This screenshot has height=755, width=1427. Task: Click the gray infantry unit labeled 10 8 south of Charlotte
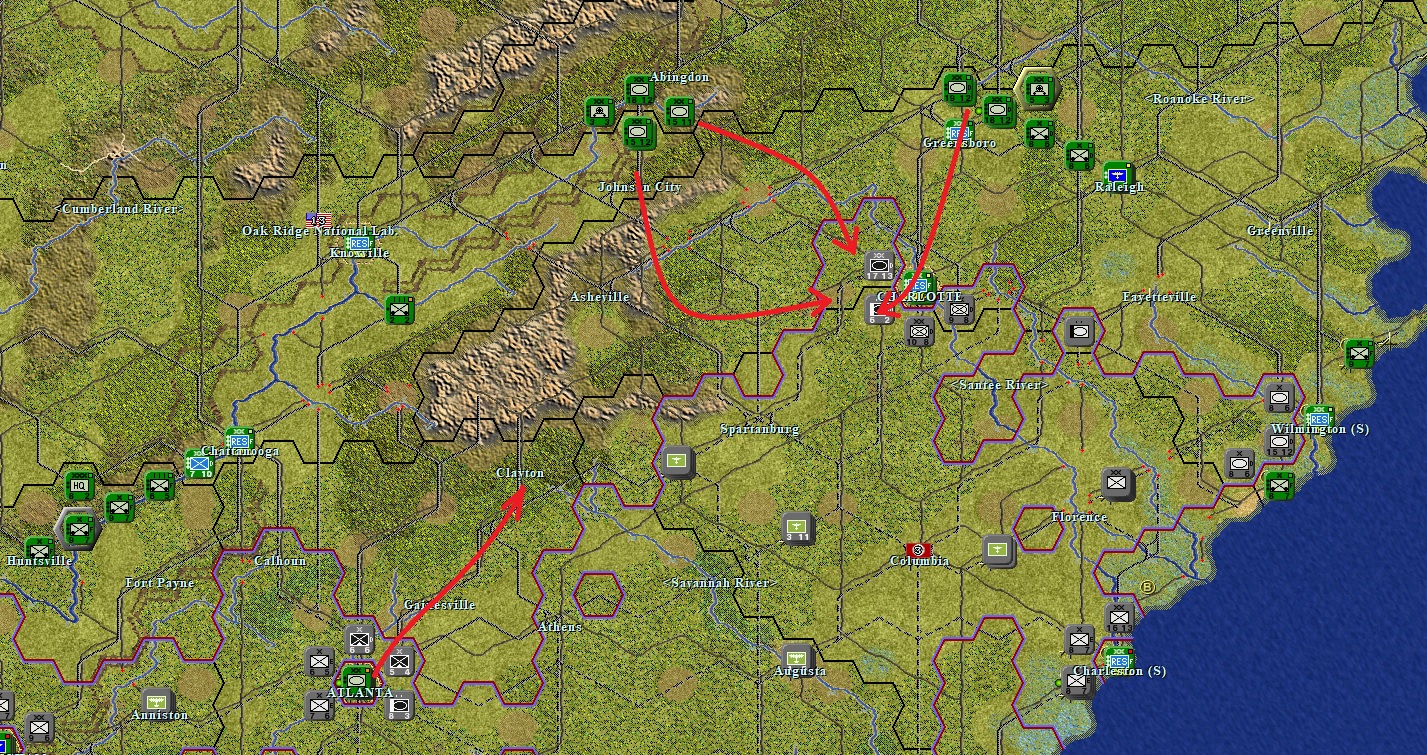pyautogui.click(x=918, y=332)
